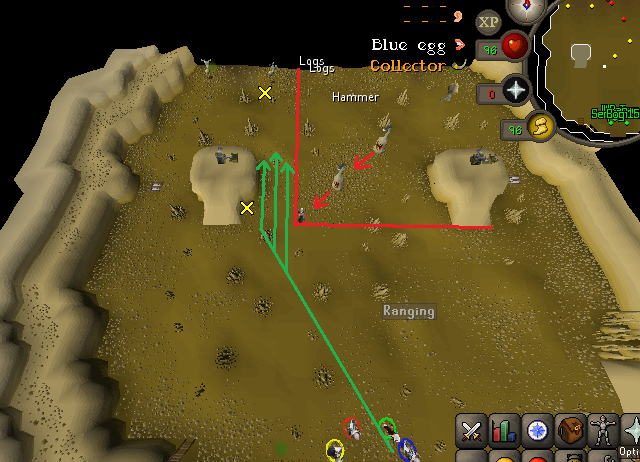Open the Quest List blue compass tab
The width and height of the screenshot is (640, 462).
tap(538, 432)
